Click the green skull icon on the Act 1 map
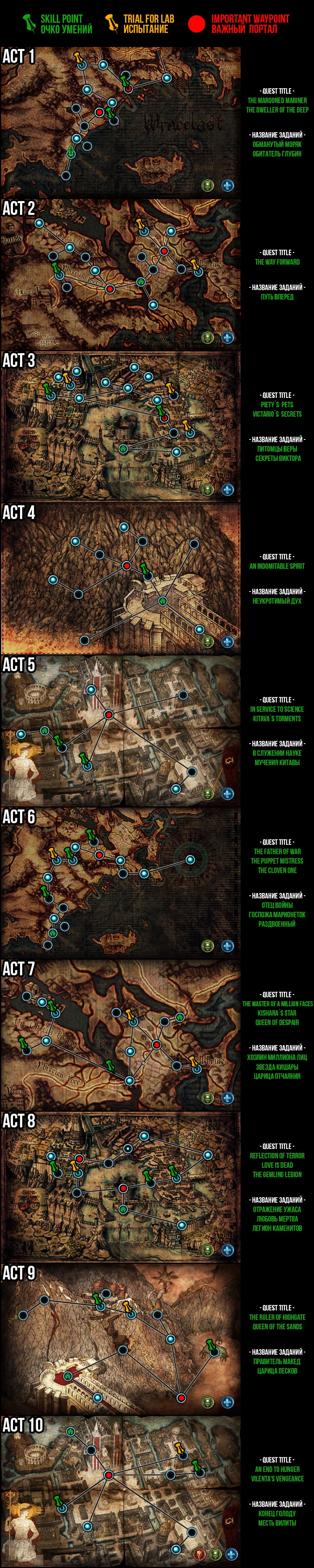This screenshot has width=314, height=1568. click(x=208, y=185)
